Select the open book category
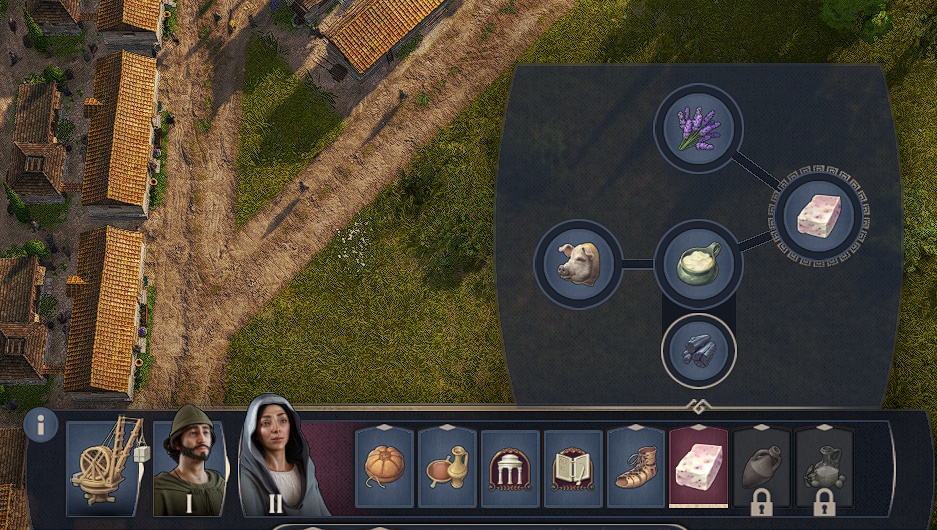 [573, 466]
